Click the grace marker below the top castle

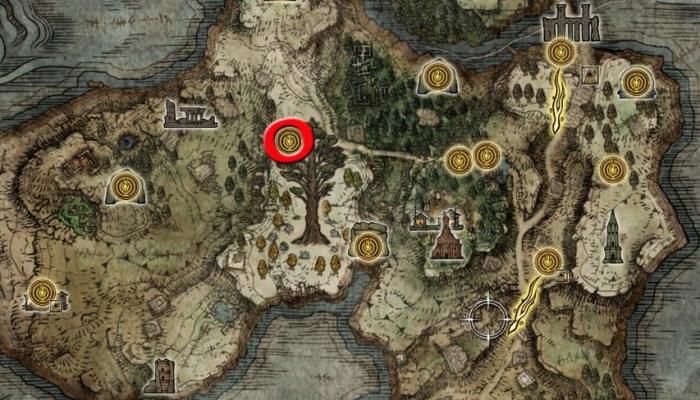(561, 52)
